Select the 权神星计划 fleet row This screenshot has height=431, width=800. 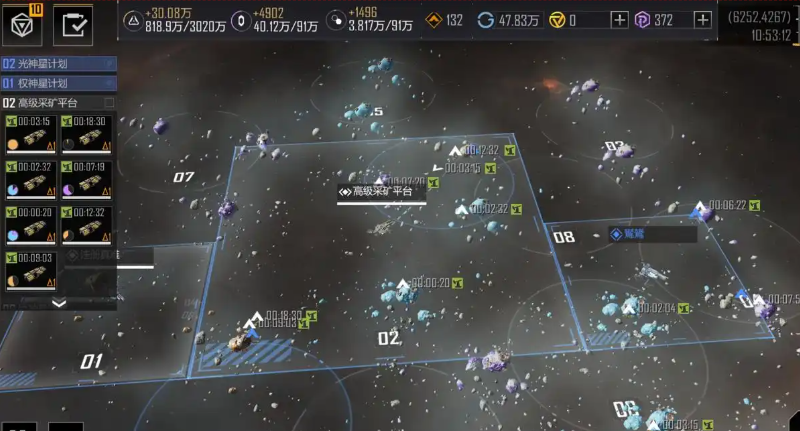58,83
